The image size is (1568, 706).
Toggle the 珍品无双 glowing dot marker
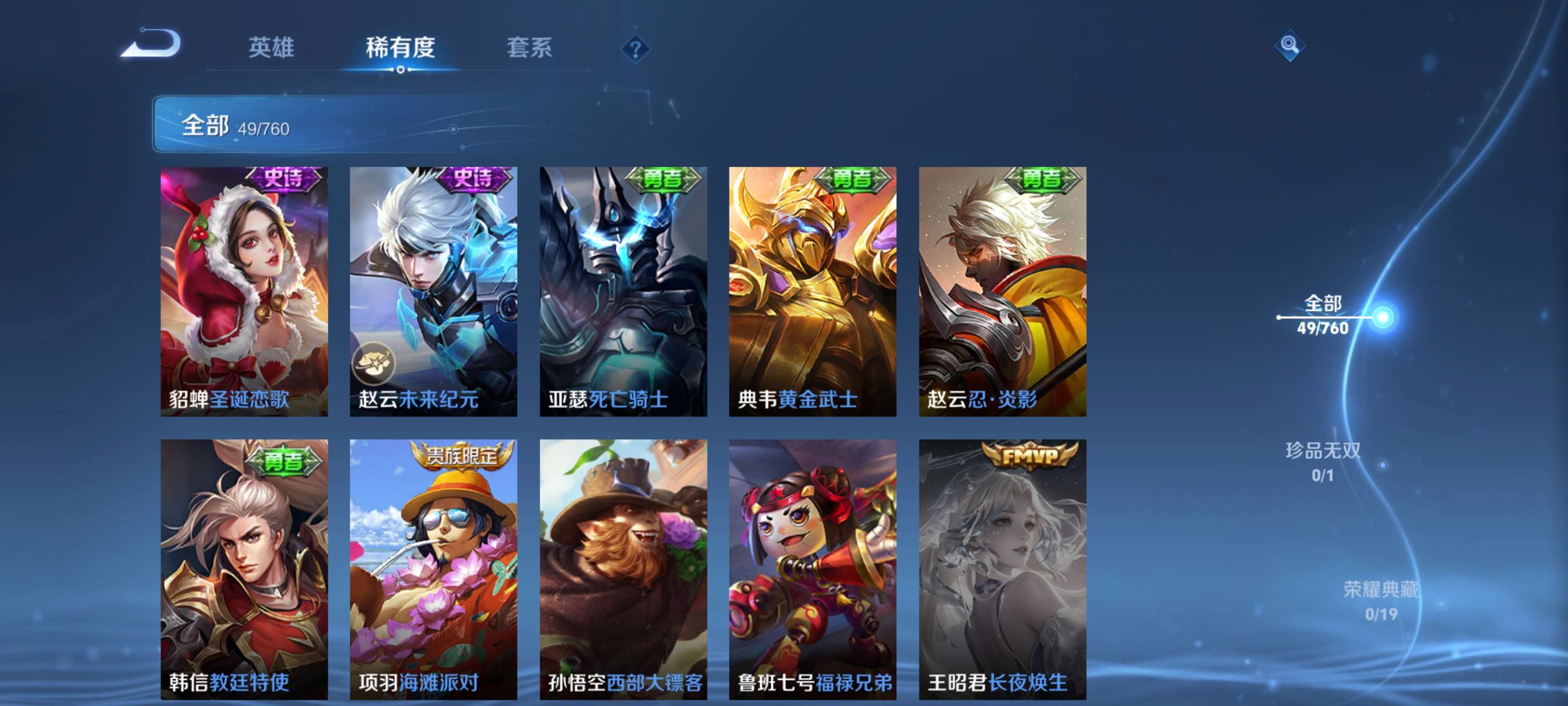(x=1384, y=465)
